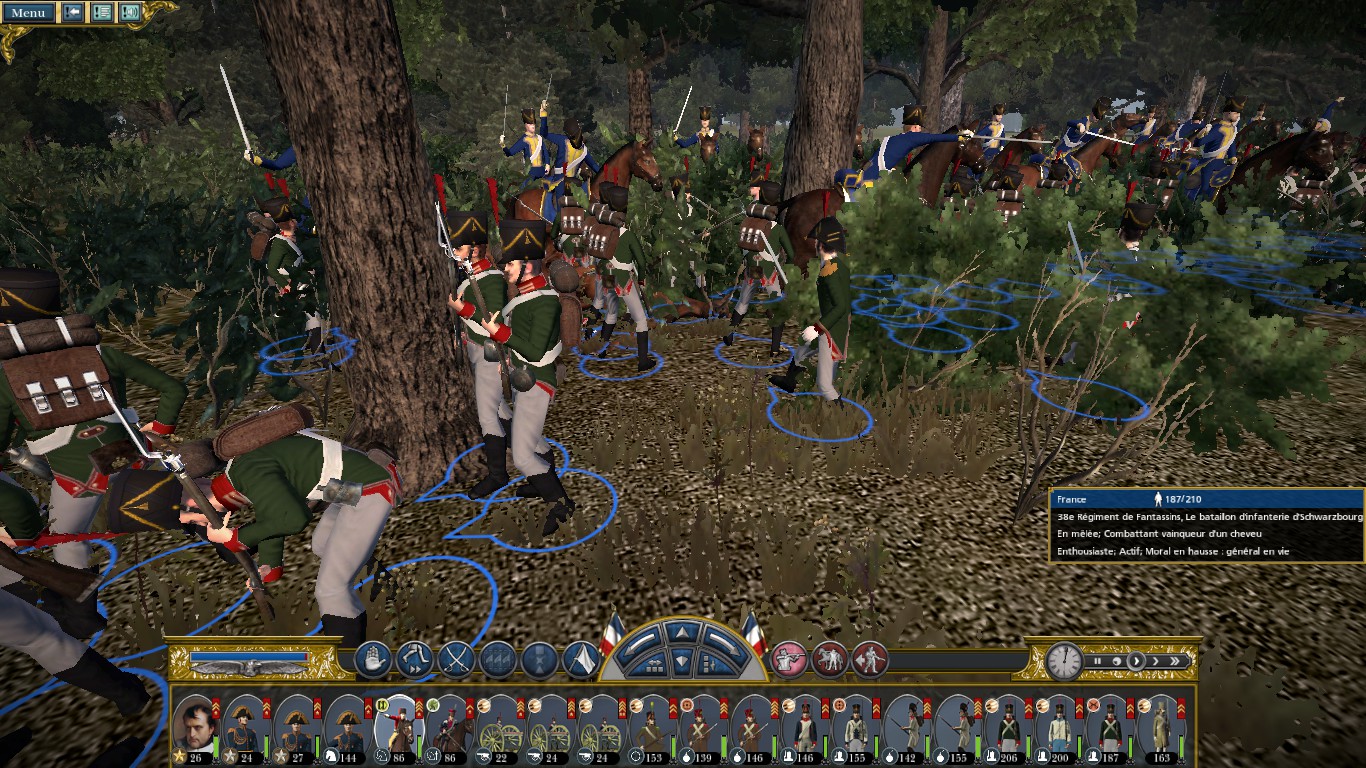Click the halt order open-hand icon

click(372, 660)
